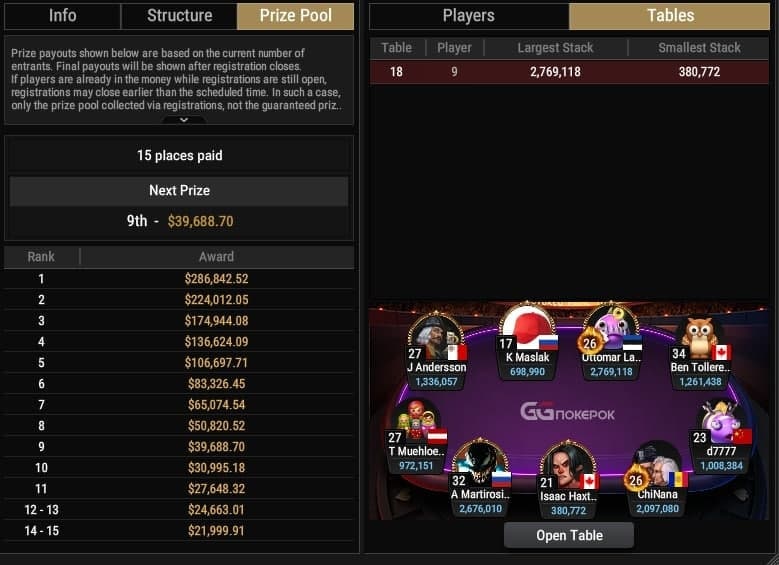The height and width of the screenshot is (565, 779).
Task: Sort by the Player count column
Action: click(454, 48)
